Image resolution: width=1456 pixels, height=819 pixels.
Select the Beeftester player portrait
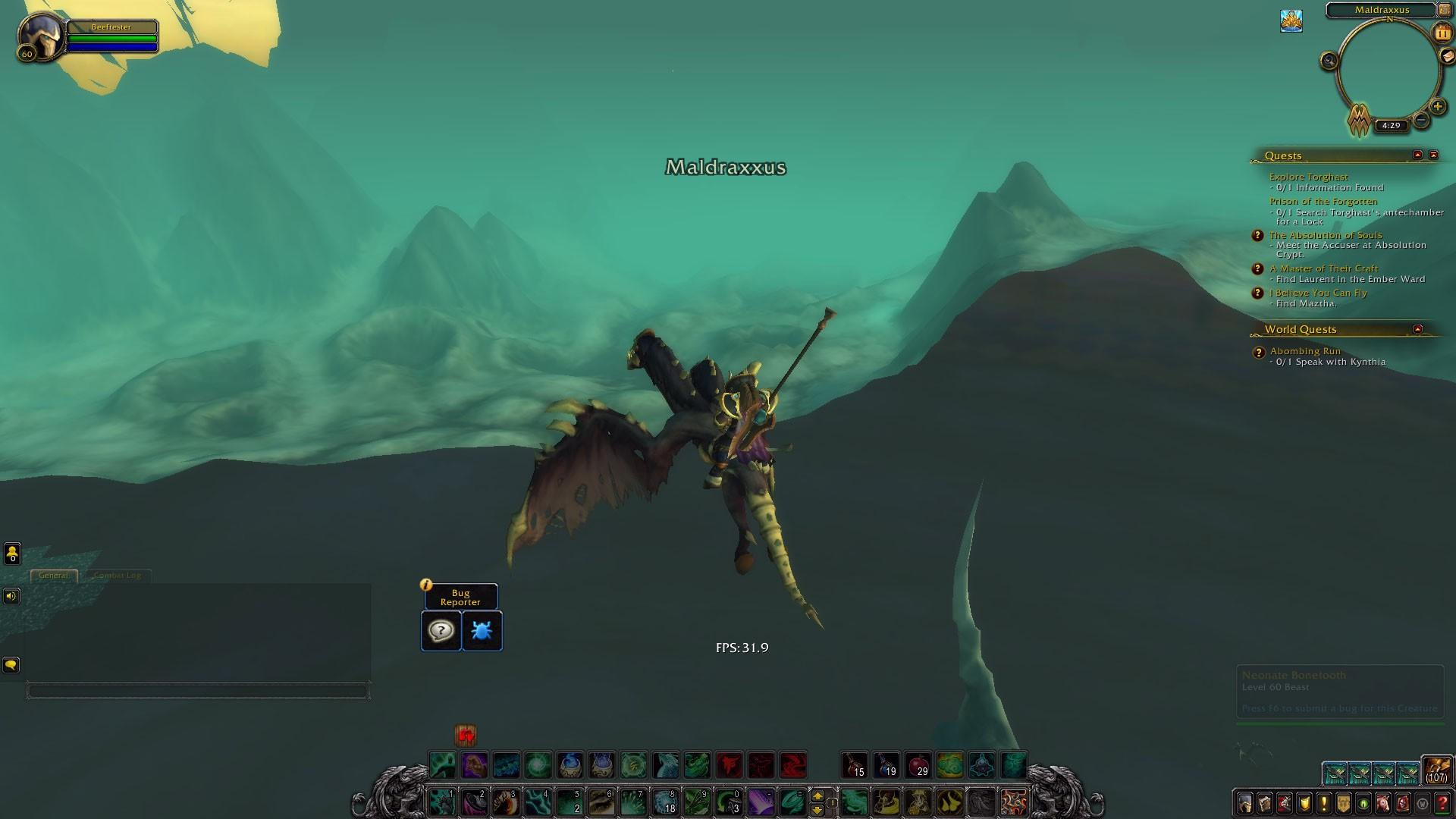click(x=40, y=36)
